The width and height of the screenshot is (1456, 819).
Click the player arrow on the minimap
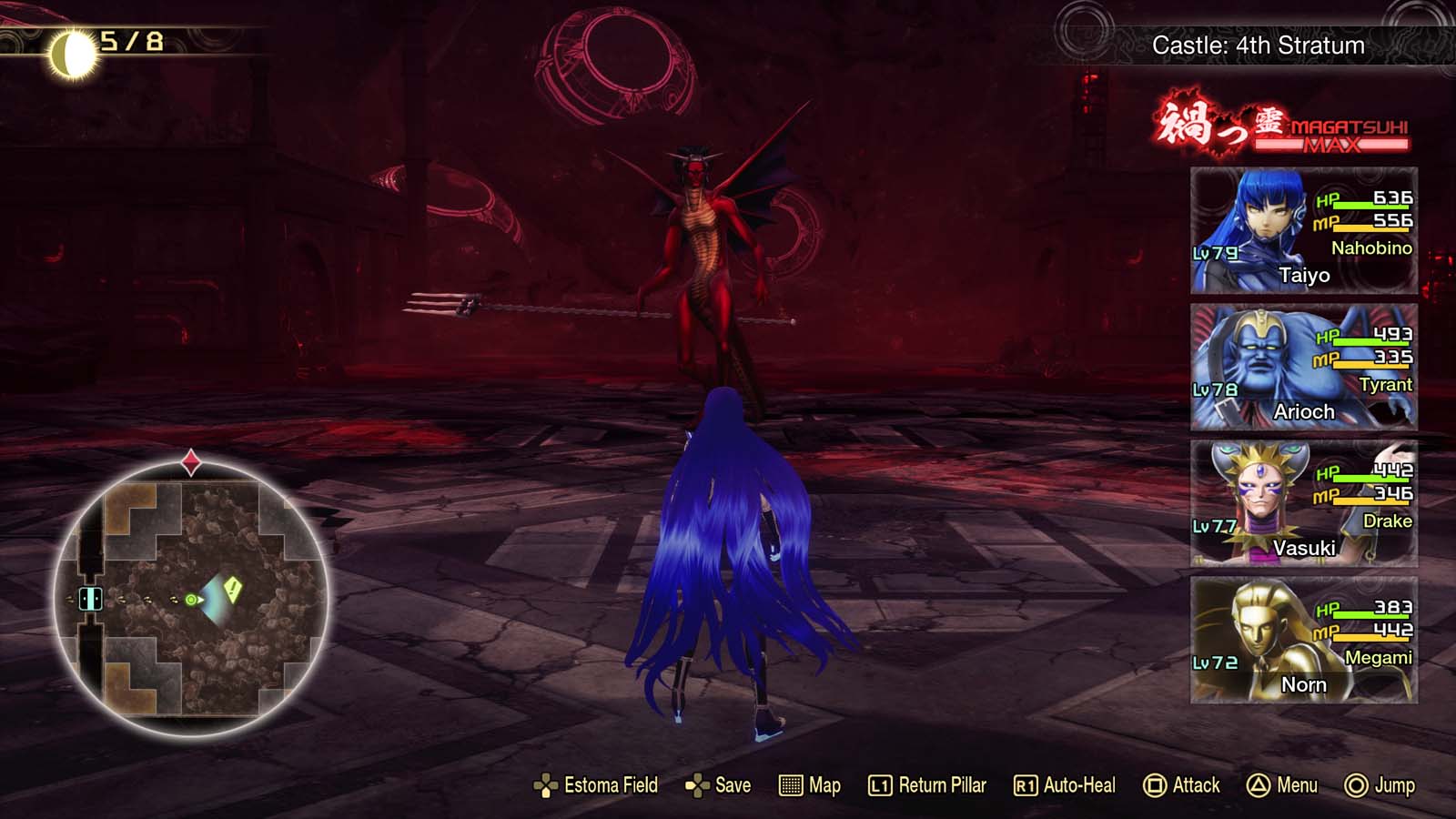[192, 598]
